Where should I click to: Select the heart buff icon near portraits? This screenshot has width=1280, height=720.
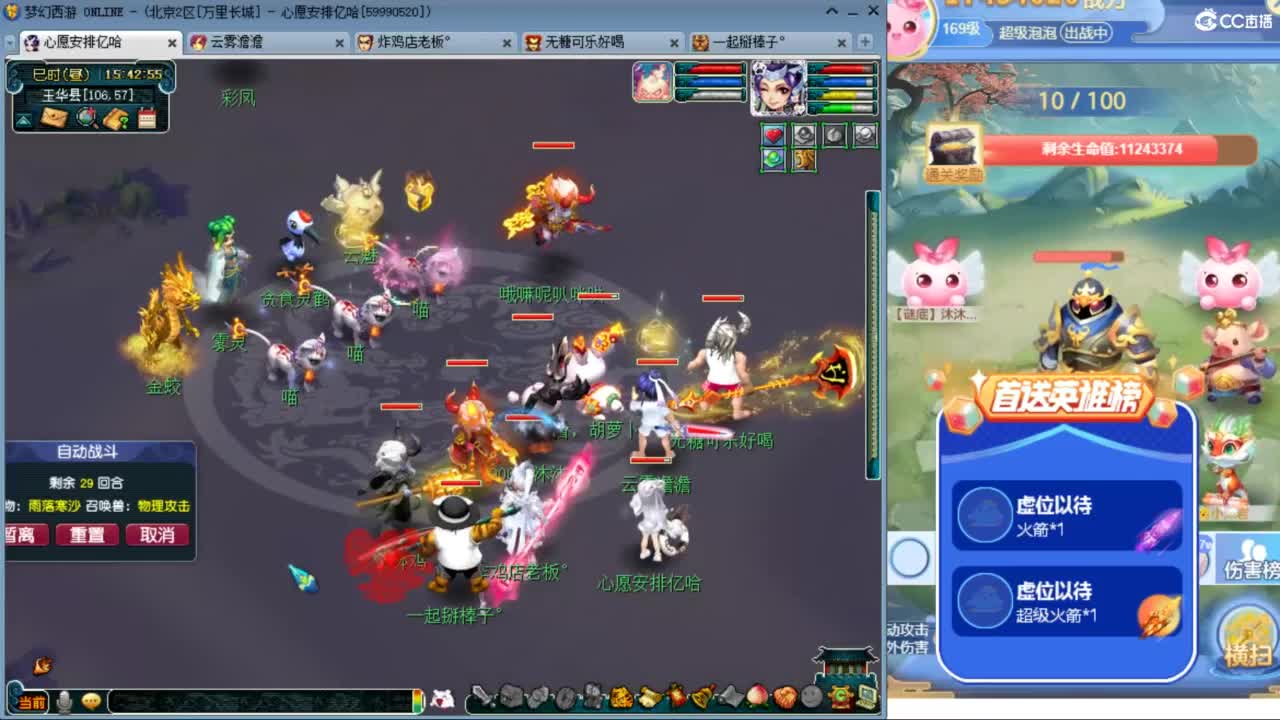click(x=773, y=135)
